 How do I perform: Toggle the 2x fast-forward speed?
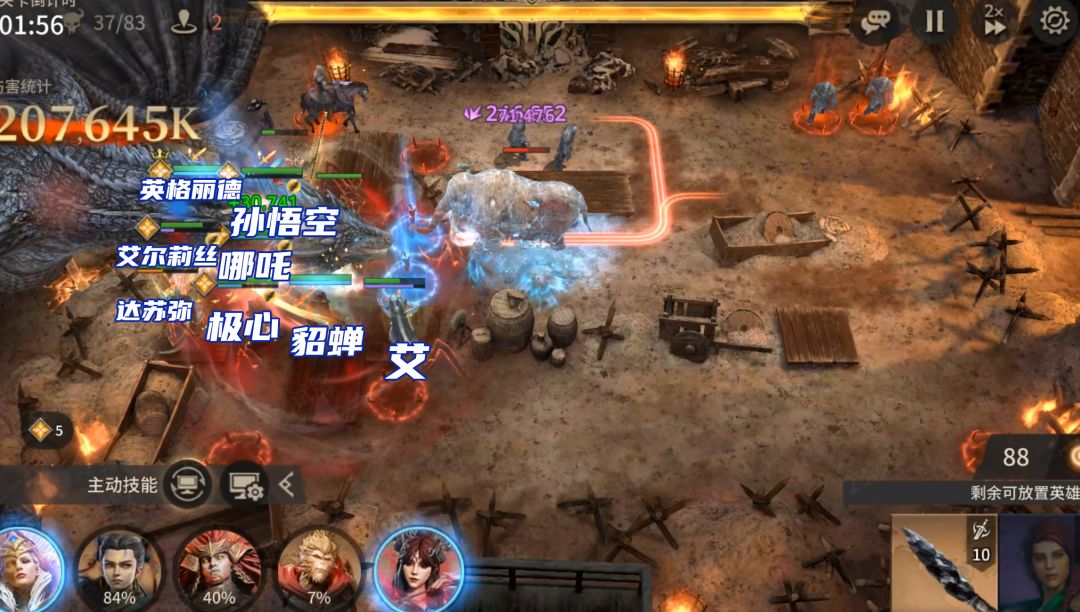[x=993, y=21]
